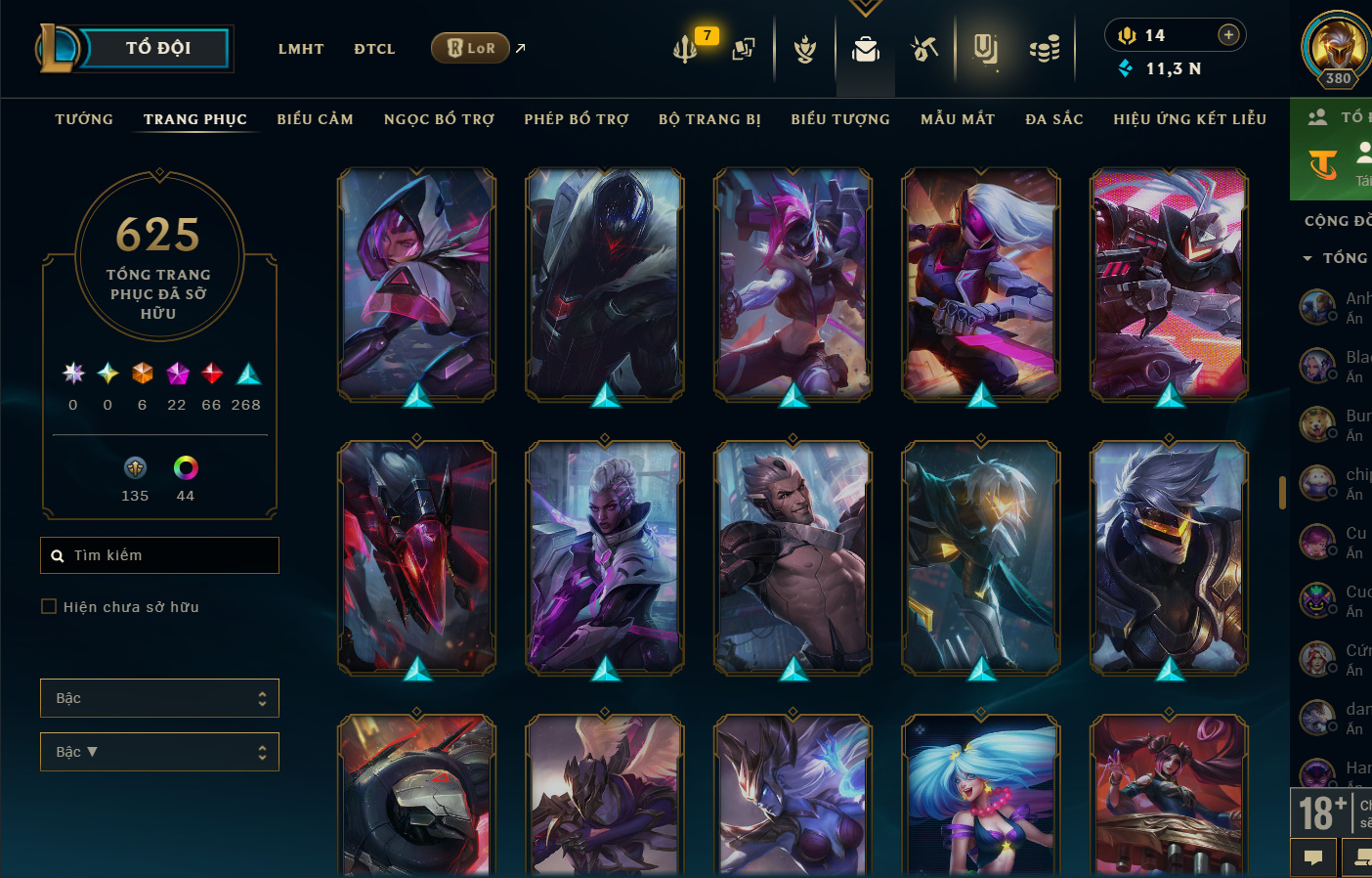This screenshot has height=878, width=1372.
Task: Open the summoner profile avatar
Action: 1336,45
